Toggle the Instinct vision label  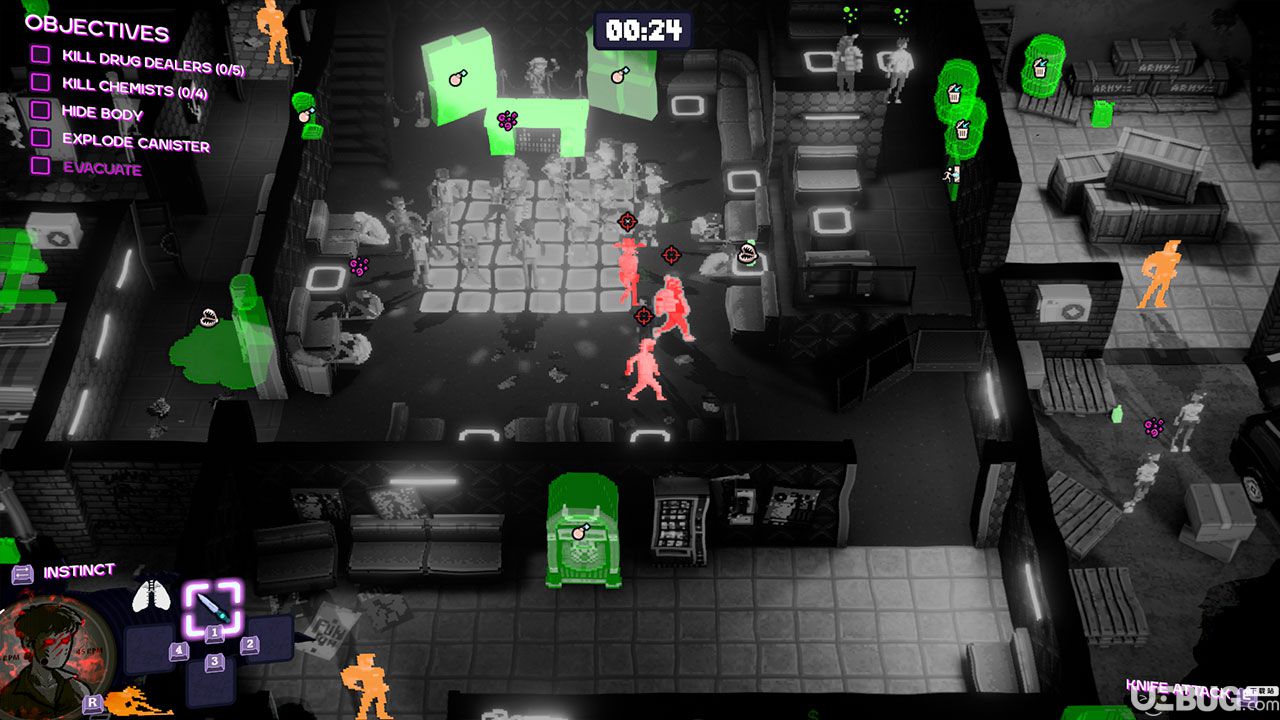click(x=78, y=572)
